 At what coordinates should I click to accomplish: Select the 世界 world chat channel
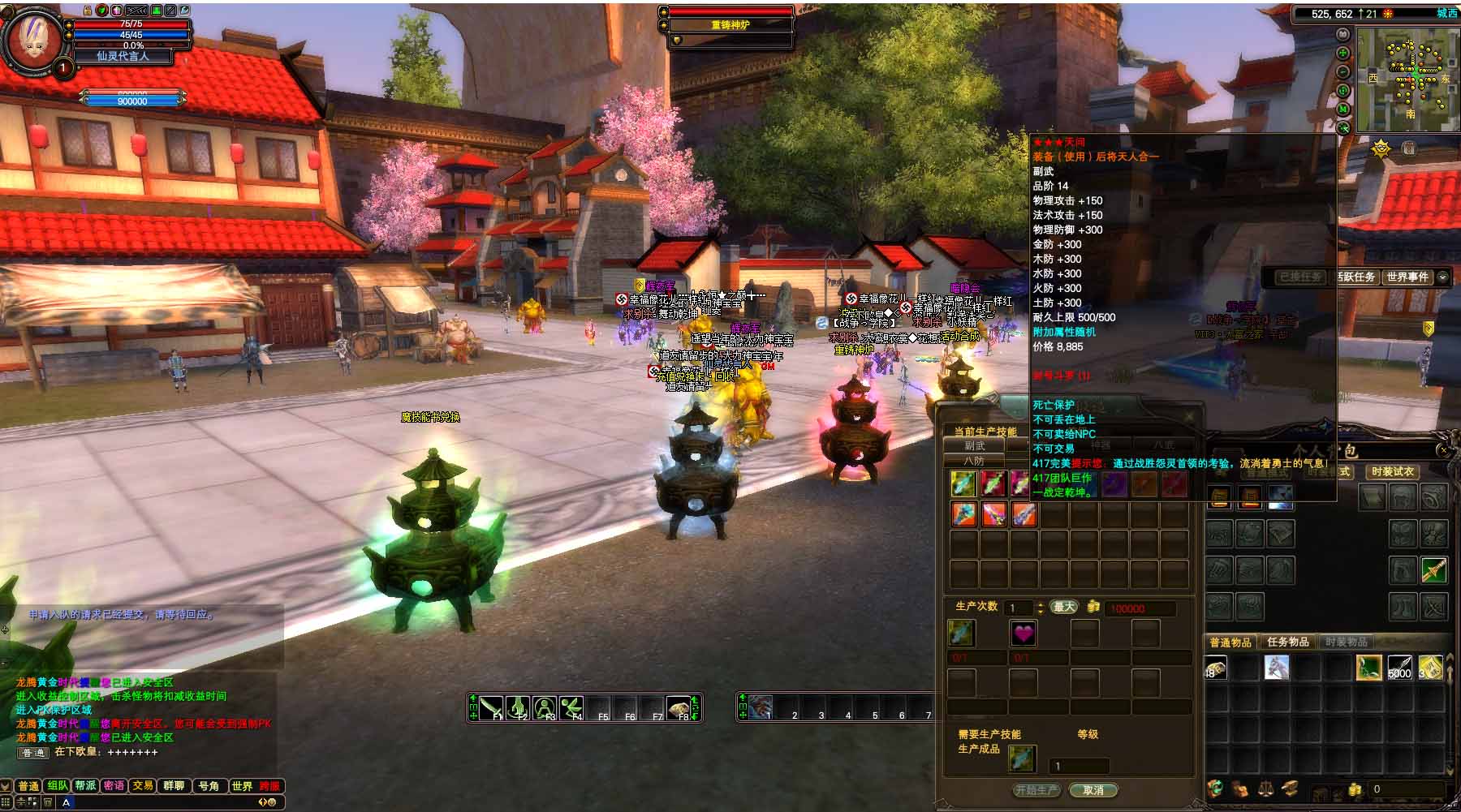(x=242, y=785)
